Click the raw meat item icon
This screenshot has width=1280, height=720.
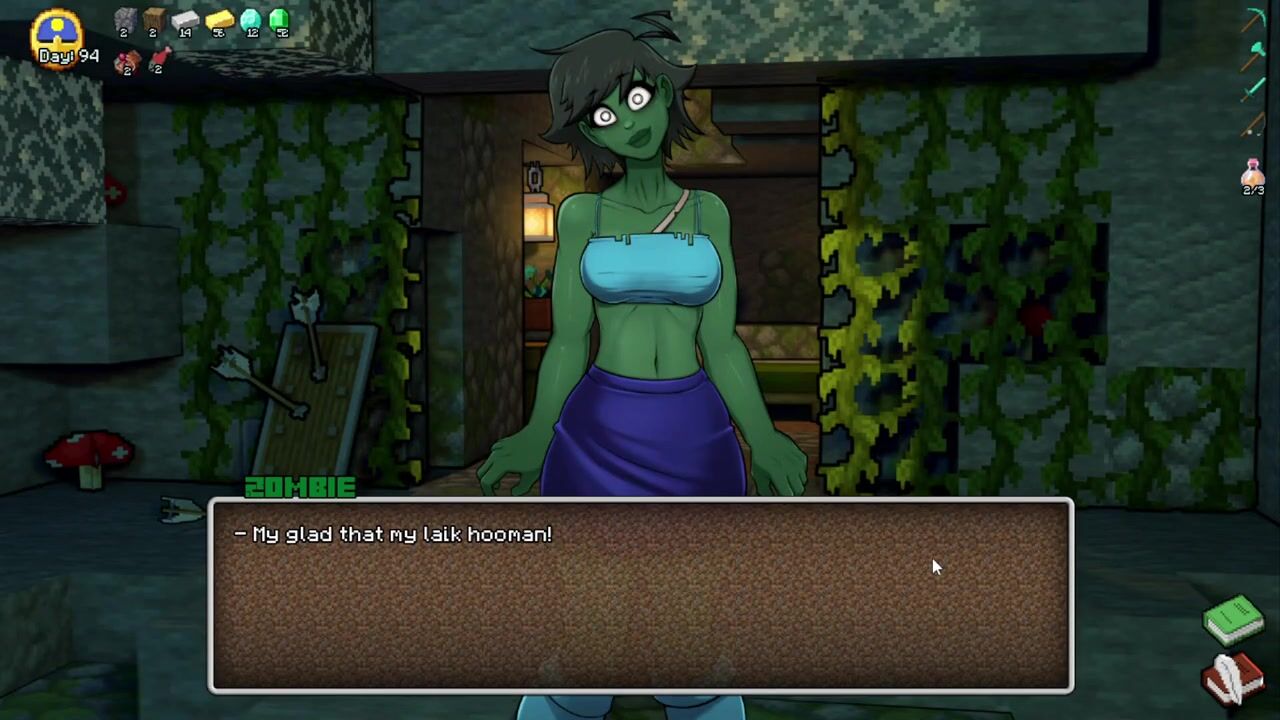[x=126, y=62]
